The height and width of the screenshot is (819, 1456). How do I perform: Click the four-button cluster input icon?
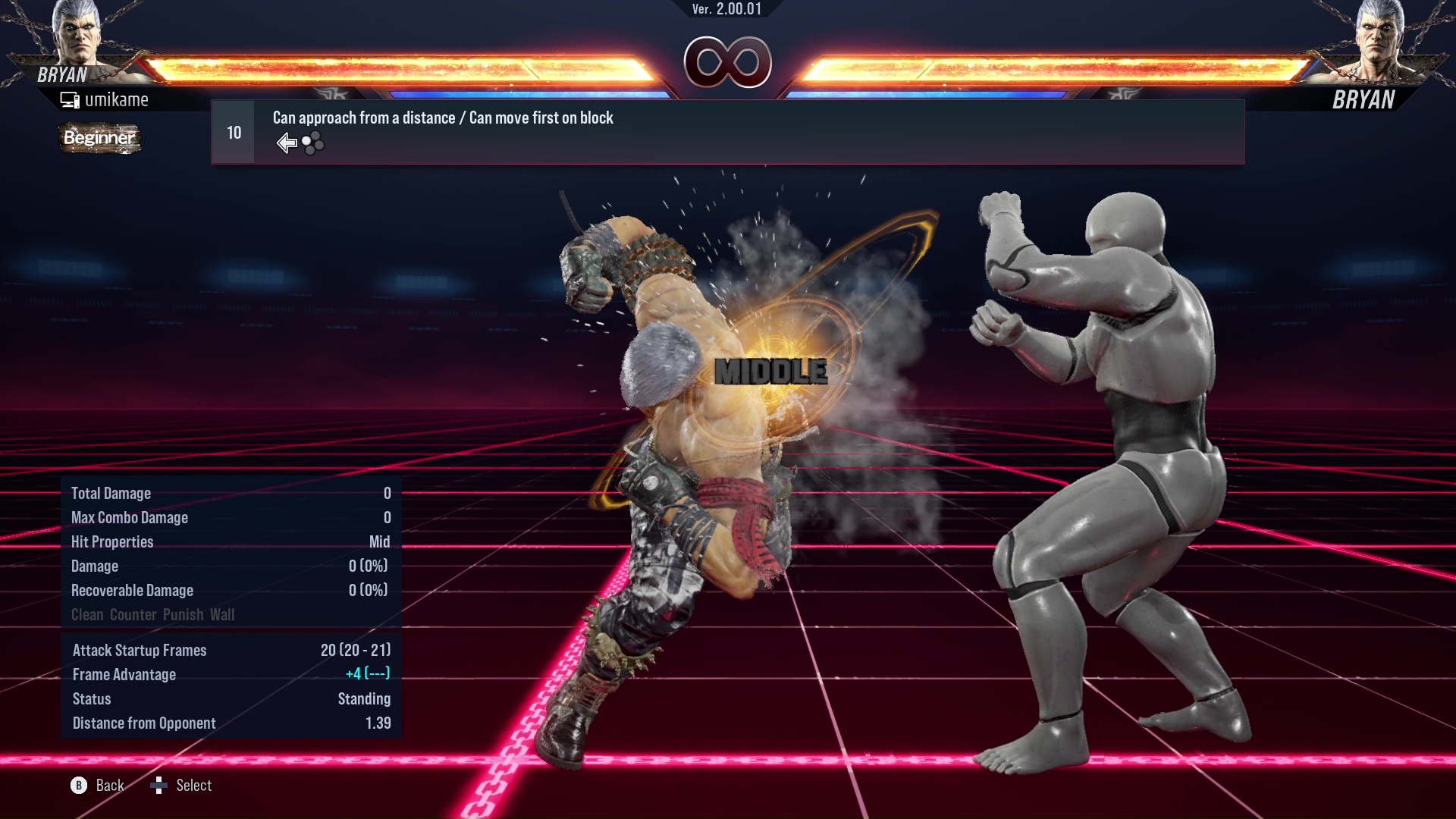(x=312, y=143)
